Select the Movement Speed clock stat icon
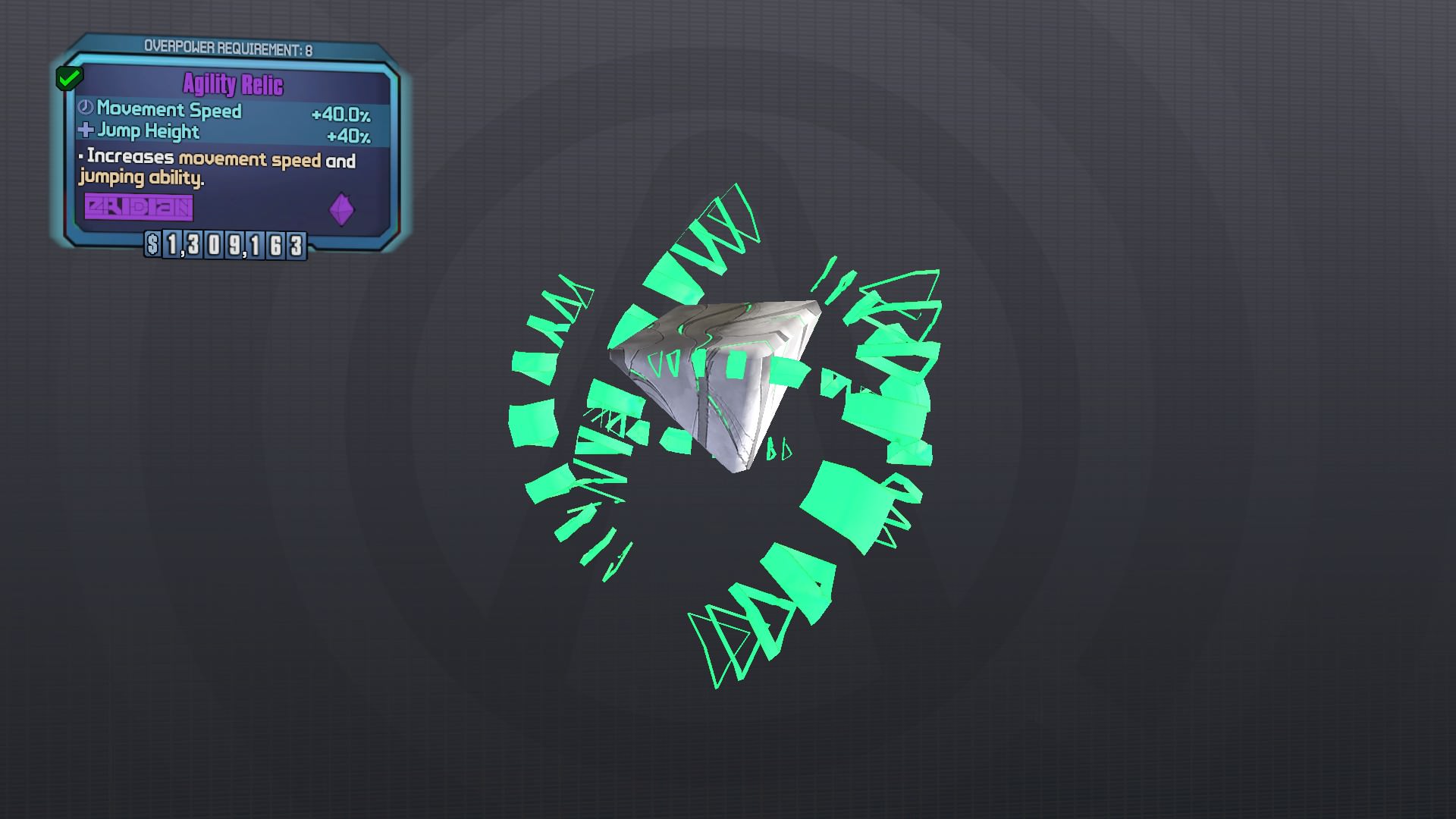The width and height of the screenshot is (1456, 819). [85, 111]
